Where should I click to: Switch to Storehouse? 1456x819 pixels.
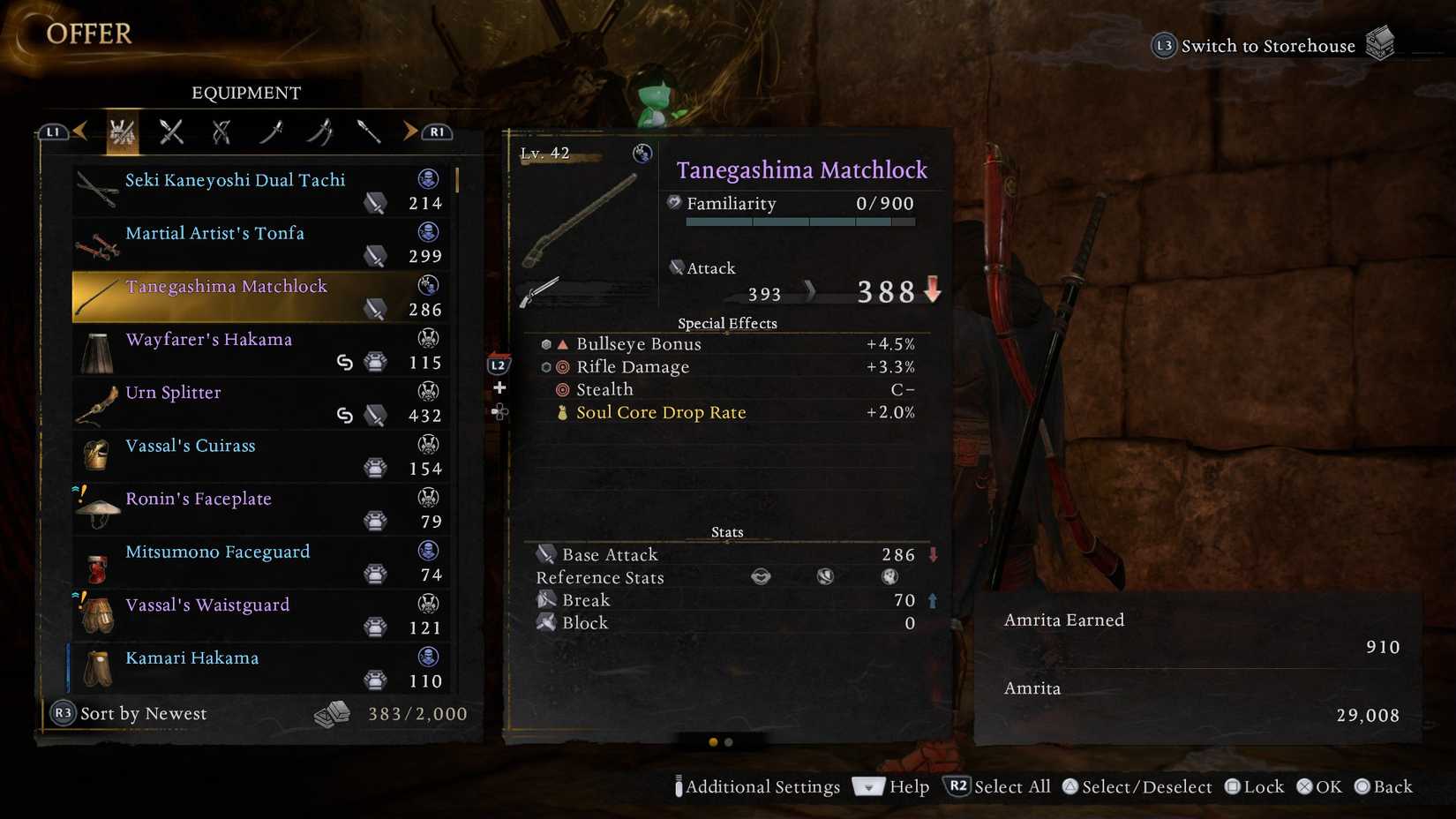coord(1268,45)
